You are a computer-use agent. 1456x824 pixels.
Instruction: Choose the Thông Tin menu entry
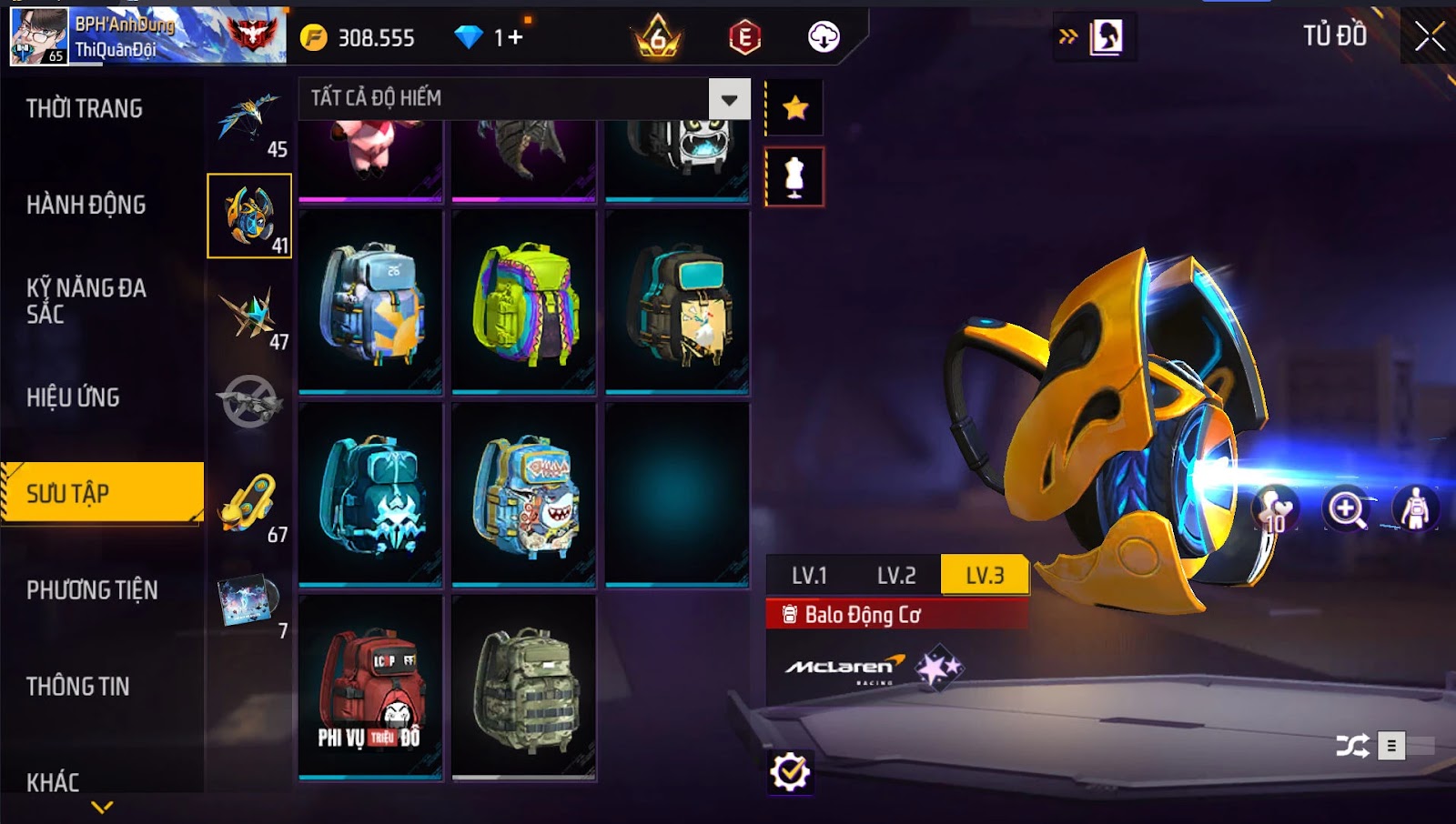(78, 687)
